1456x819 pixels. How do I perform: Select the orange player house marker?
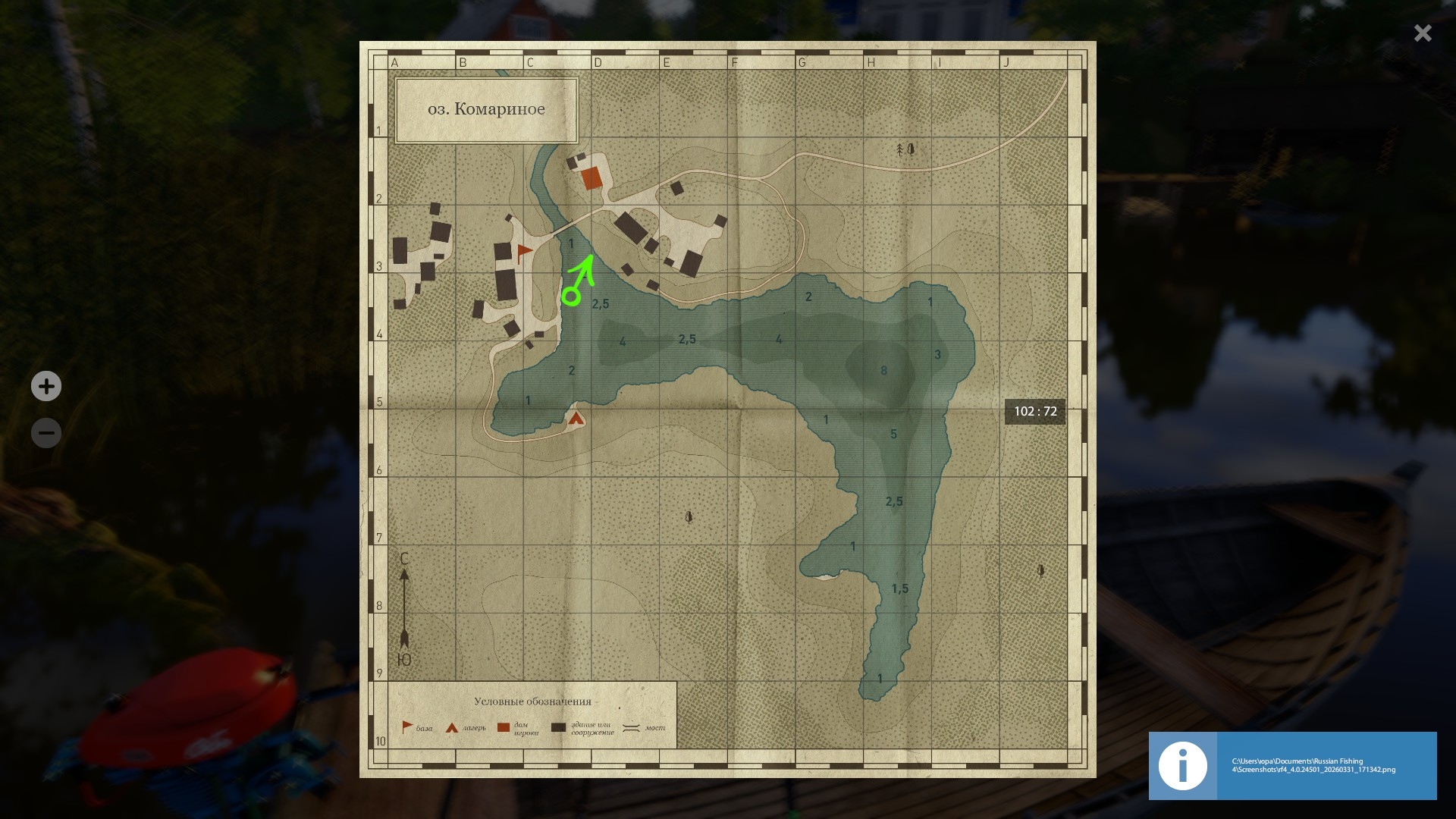coord(591,178)
